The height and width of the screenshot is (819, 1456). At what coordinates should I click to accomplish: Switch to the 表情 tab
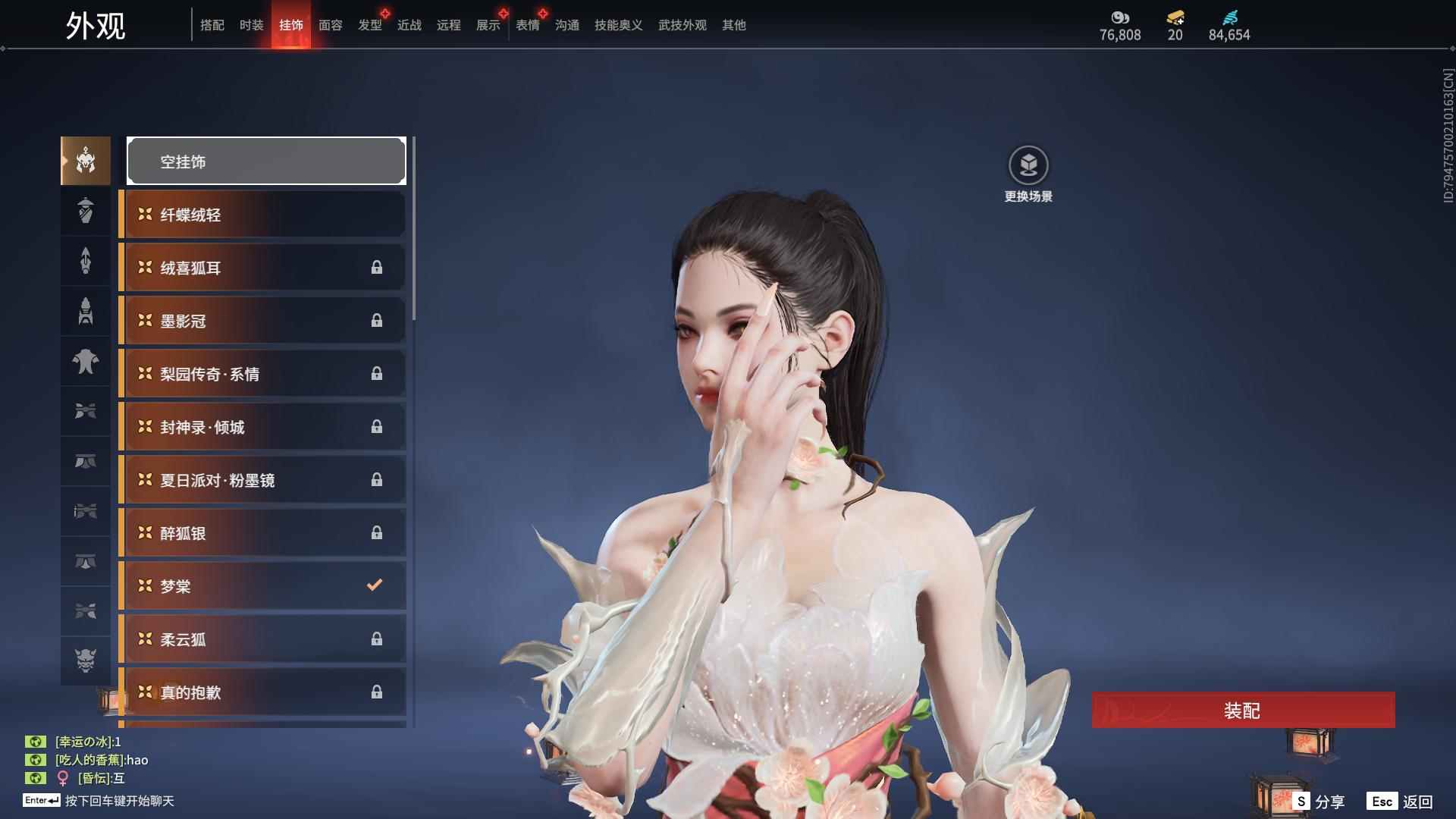(x=527, y=25)
